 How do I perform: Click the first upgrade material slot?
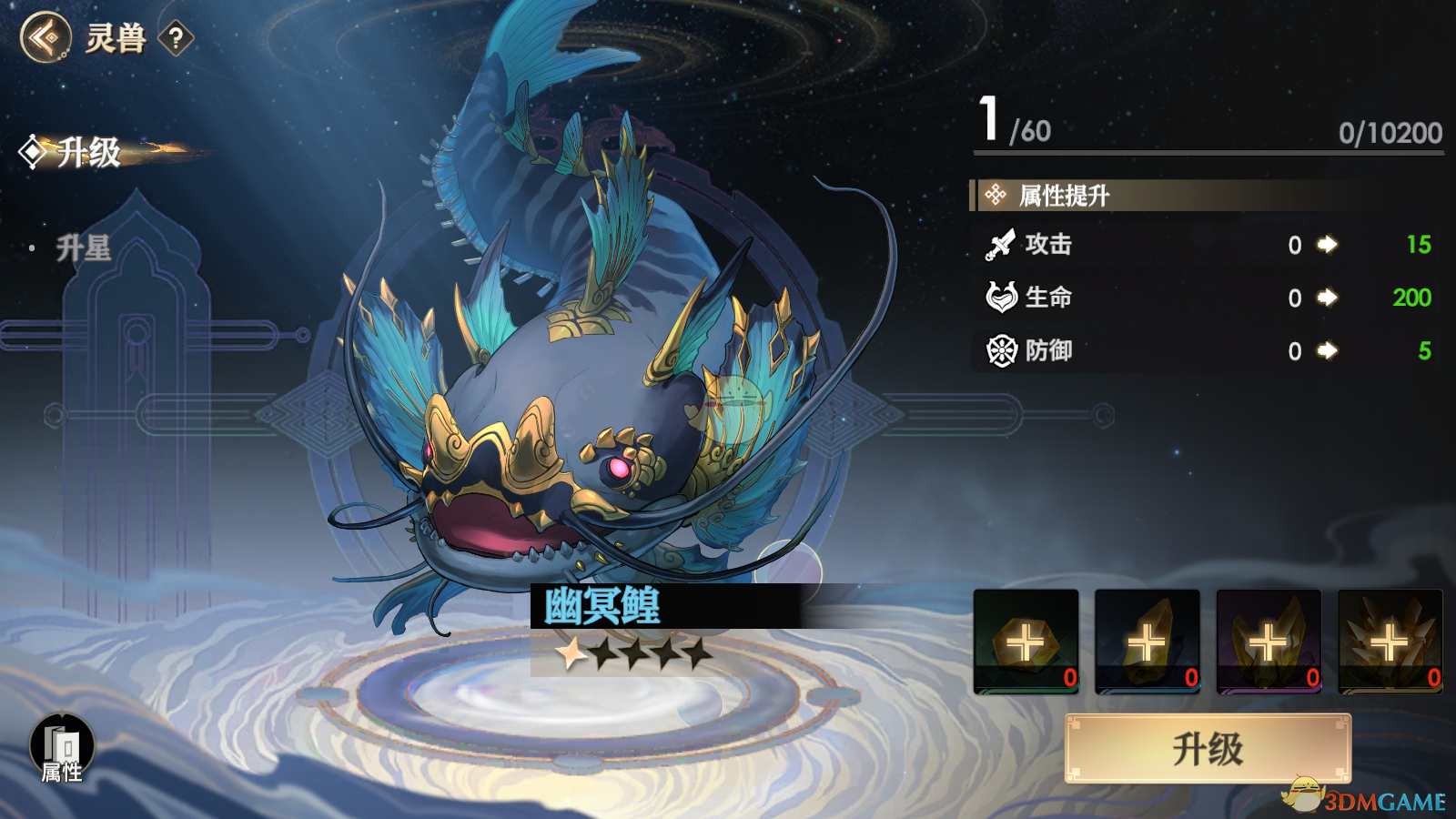click(1024, 642)
